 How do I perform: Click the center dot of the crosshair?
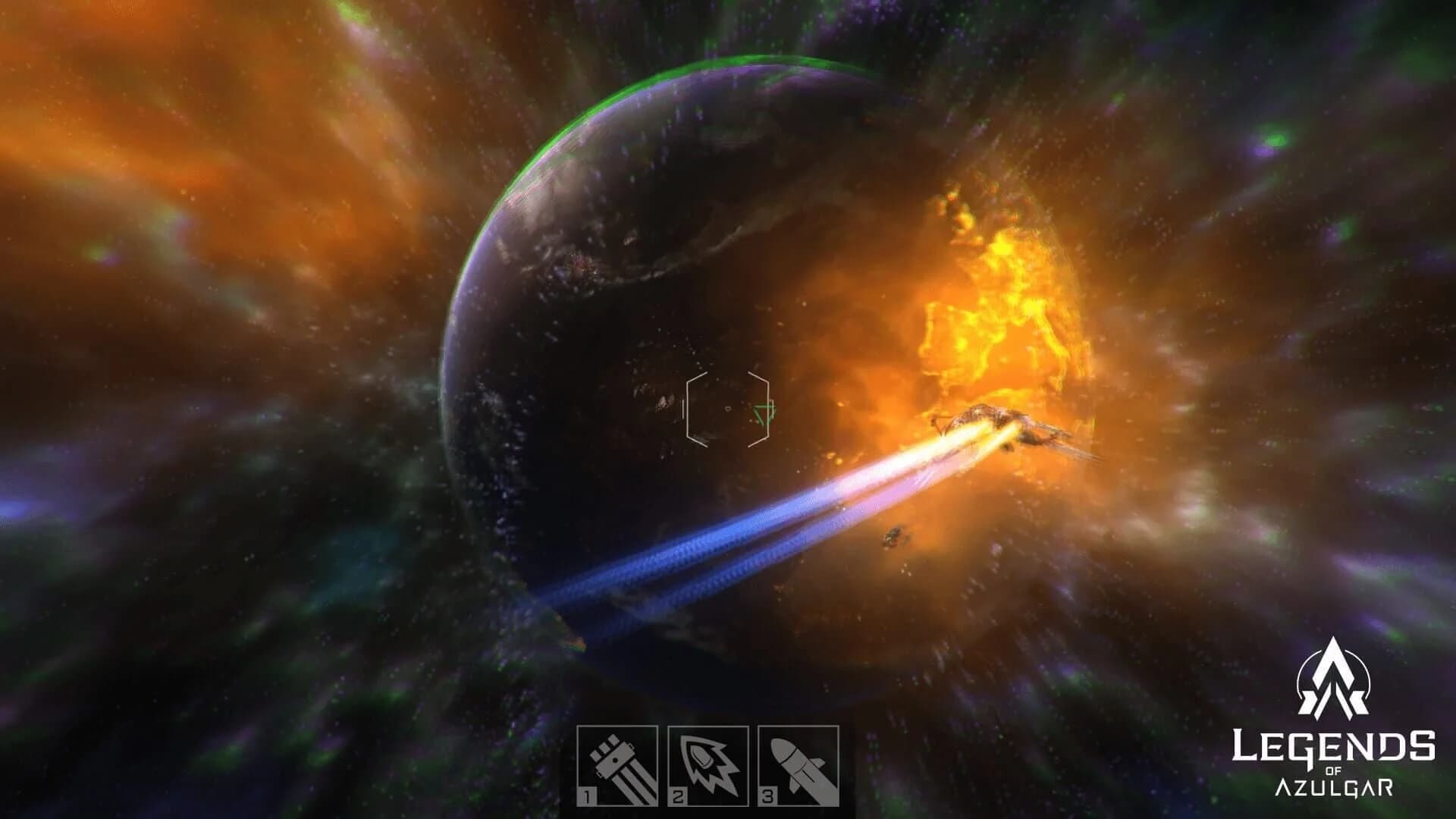coord(728,409)
